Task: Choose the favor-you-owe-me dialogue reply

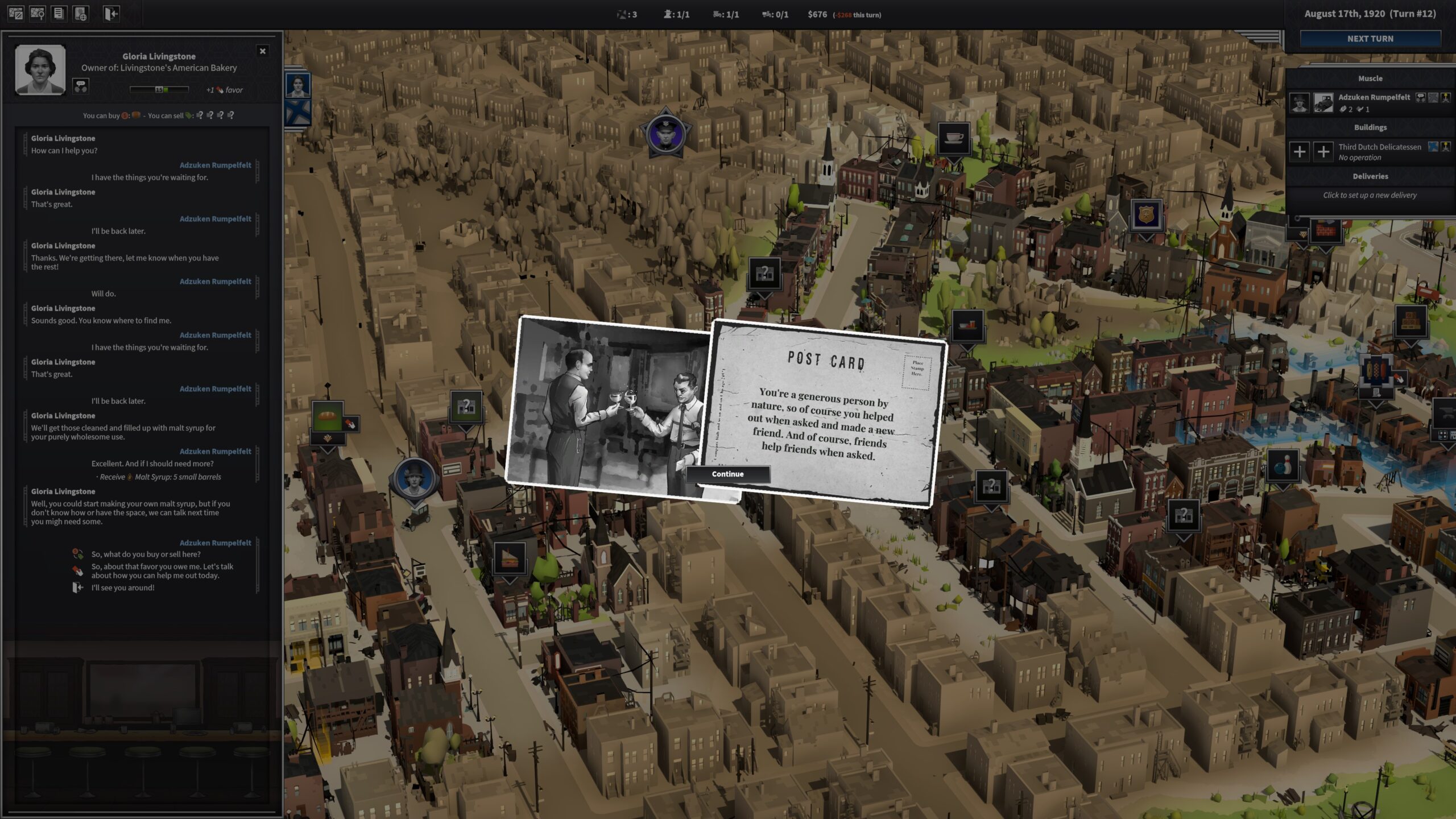Action: 162,570
